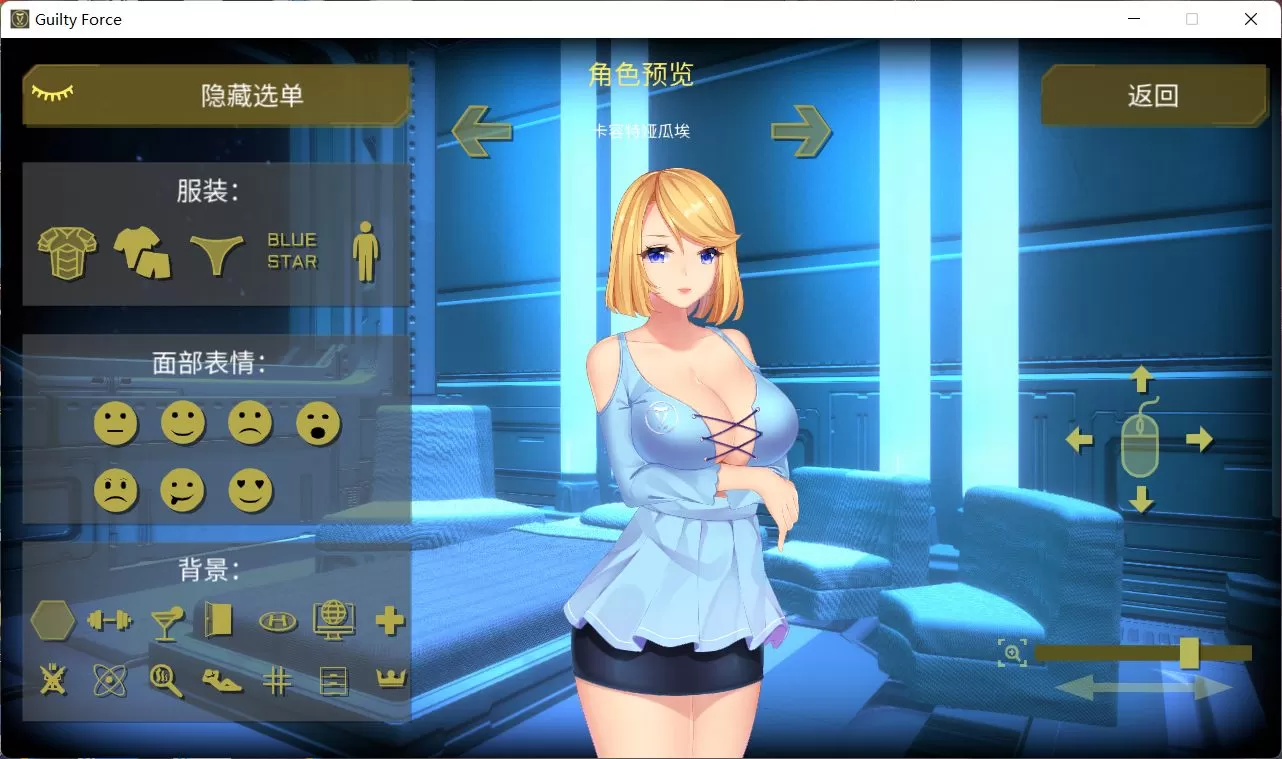Select the underwear-only outfit icon
1282x759 pixels.
click(x=215, y=251)
